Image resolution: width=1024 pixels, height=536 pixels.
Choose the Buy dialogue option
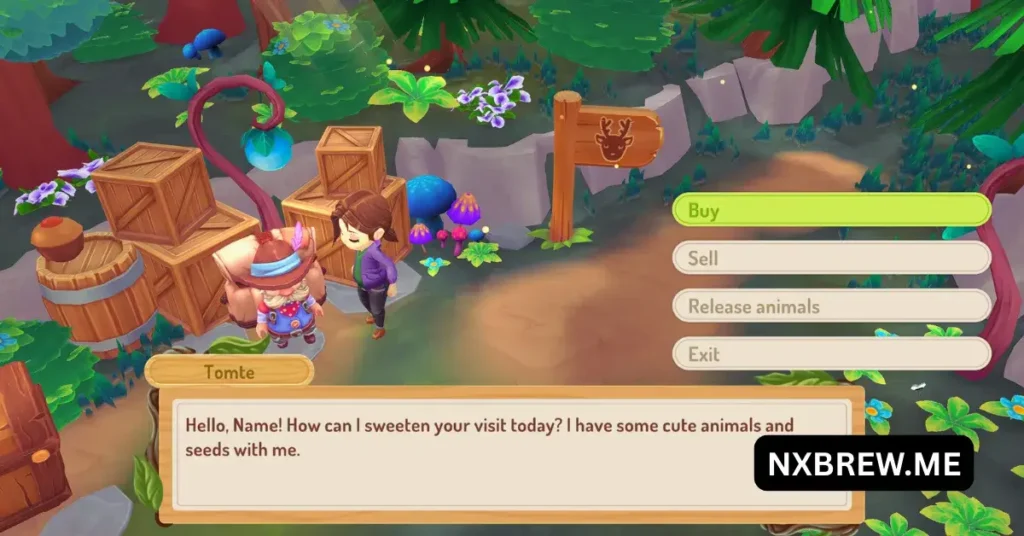[x=830, y=210]
